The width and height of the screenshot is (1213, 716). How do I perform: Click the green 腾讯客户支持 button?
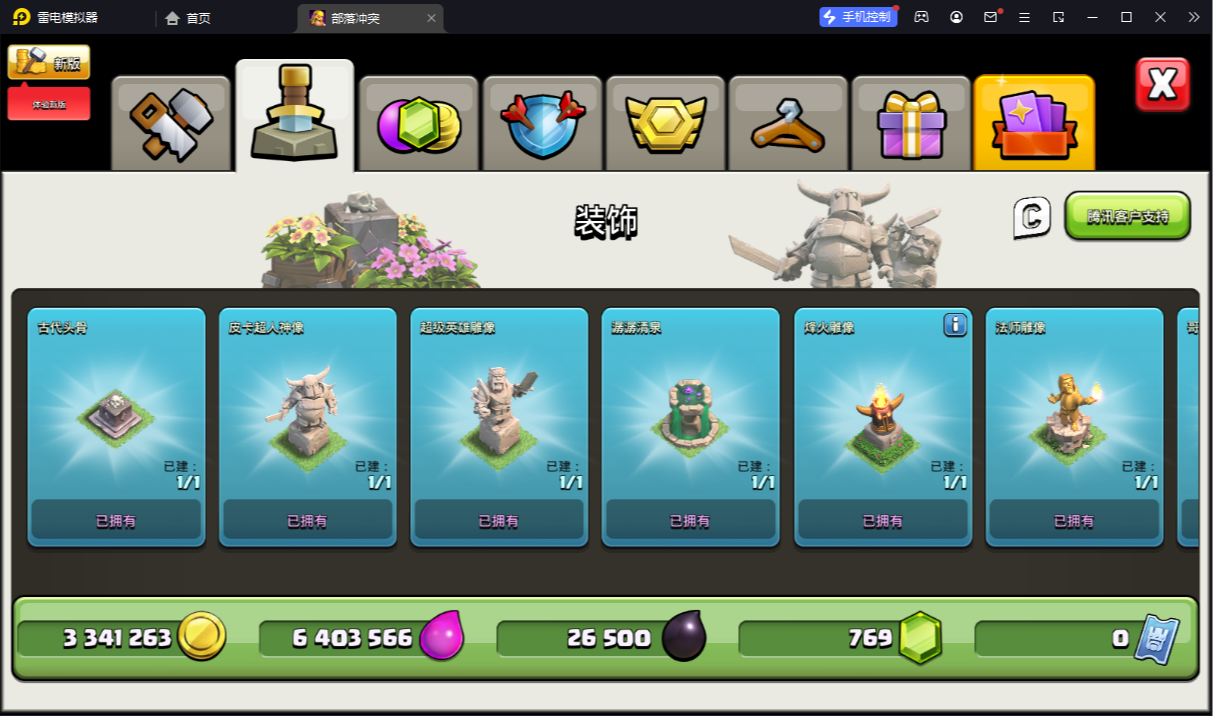click(x=1127, y=216)
